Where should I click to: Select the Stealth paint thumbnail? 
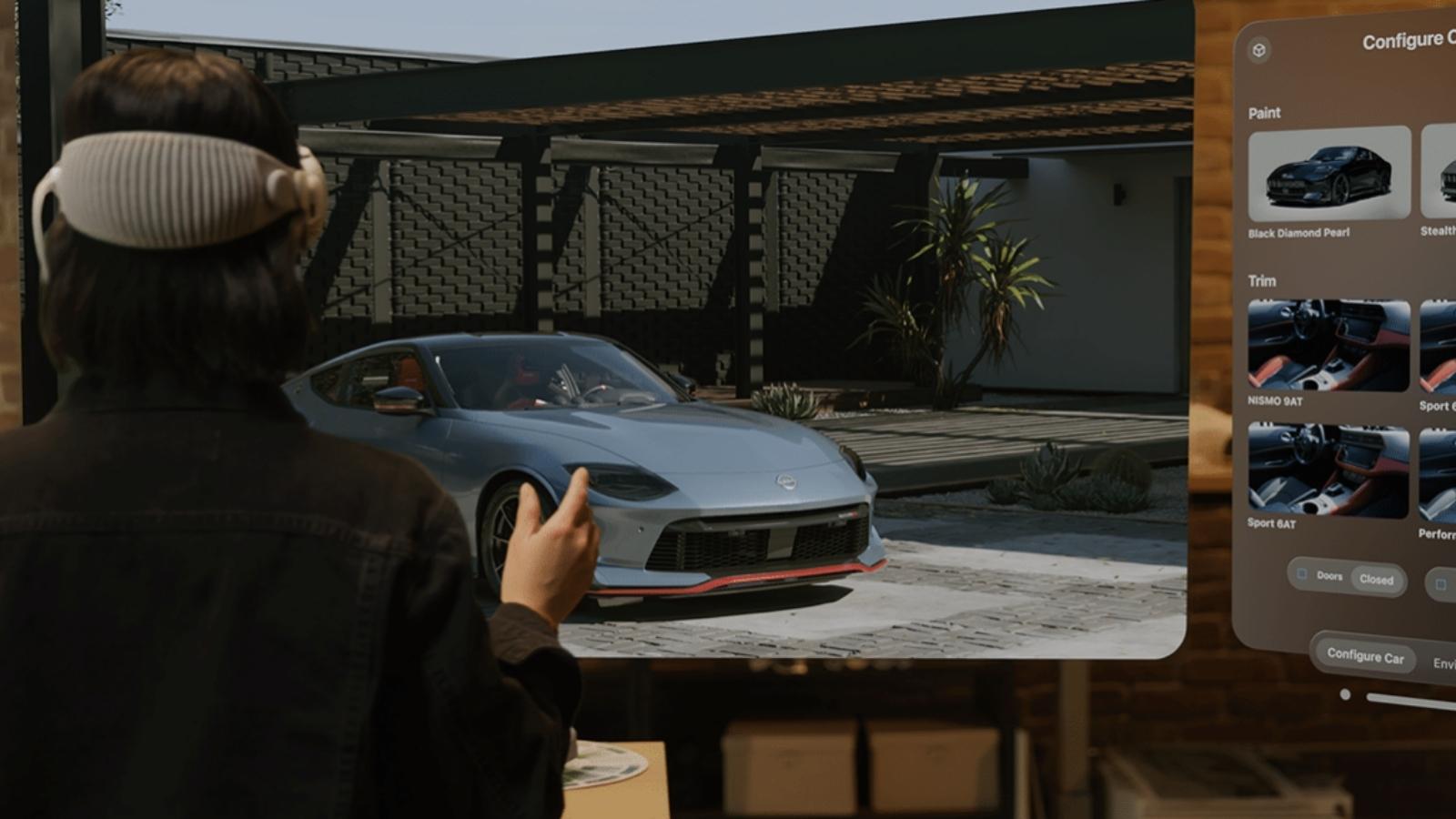click(1440, 174)
